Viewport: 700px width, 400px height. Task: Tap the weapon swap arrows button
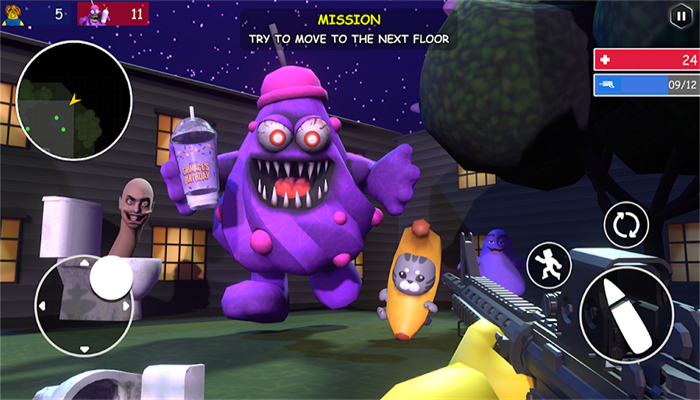point(626,223)
